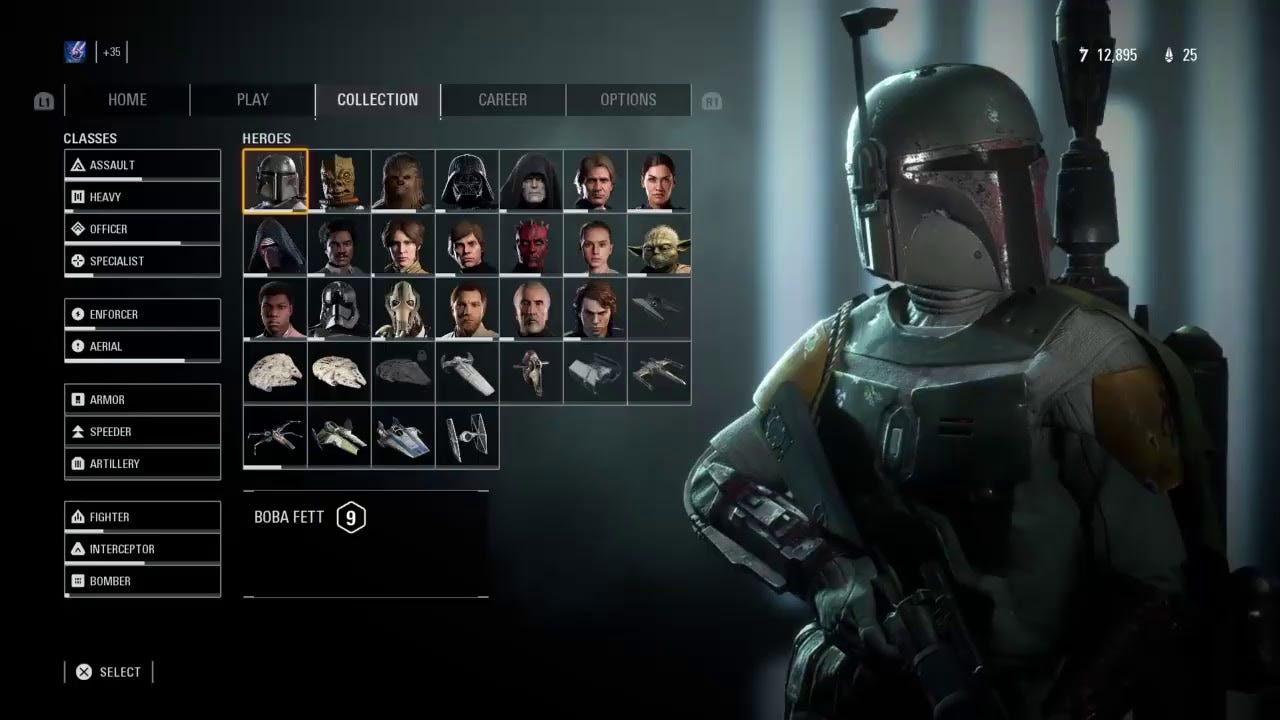Choose the Interceptor starfighter class
This screenshot has height=720, width=1280.
142,549
